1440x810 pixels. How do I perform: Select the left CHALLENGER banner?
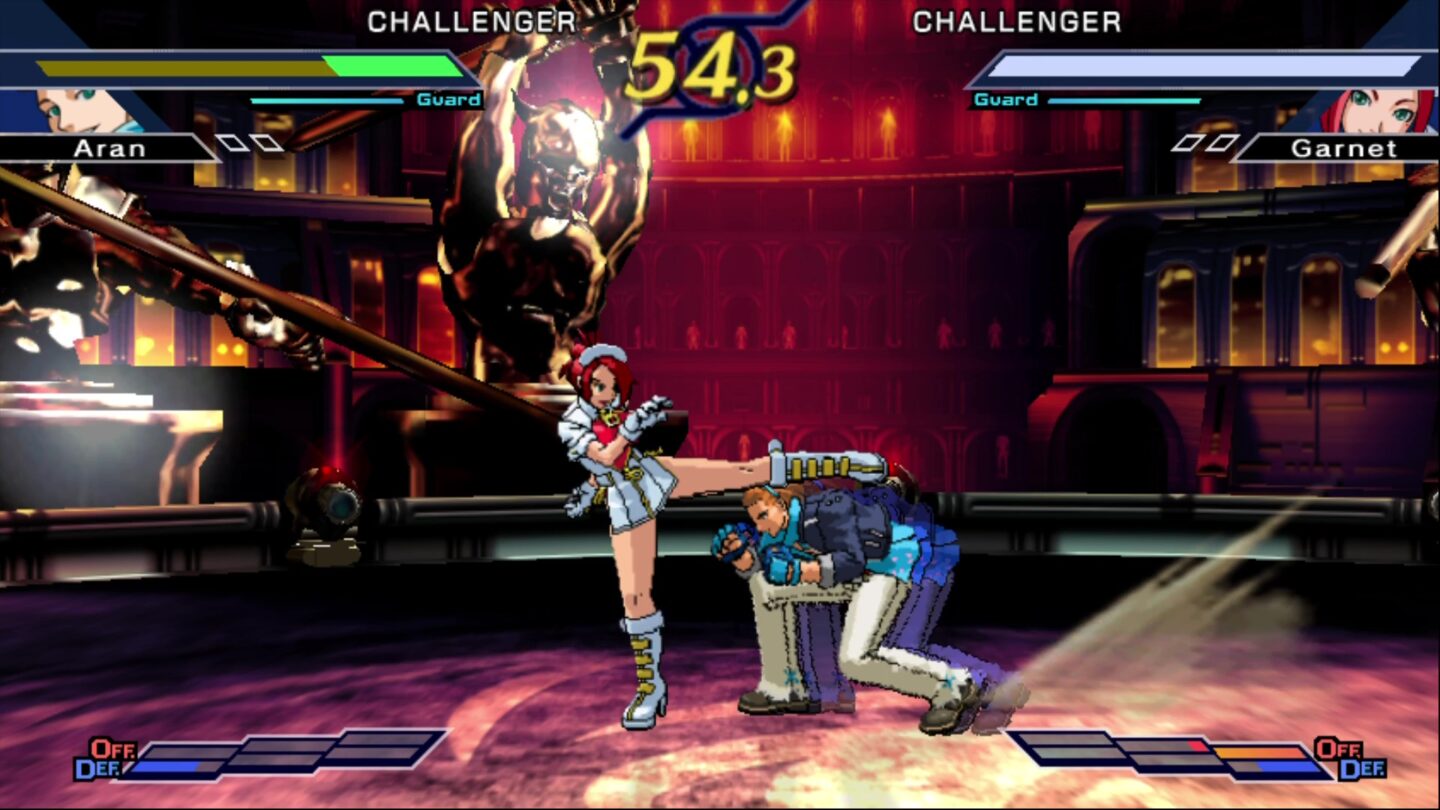coord(470,20)
